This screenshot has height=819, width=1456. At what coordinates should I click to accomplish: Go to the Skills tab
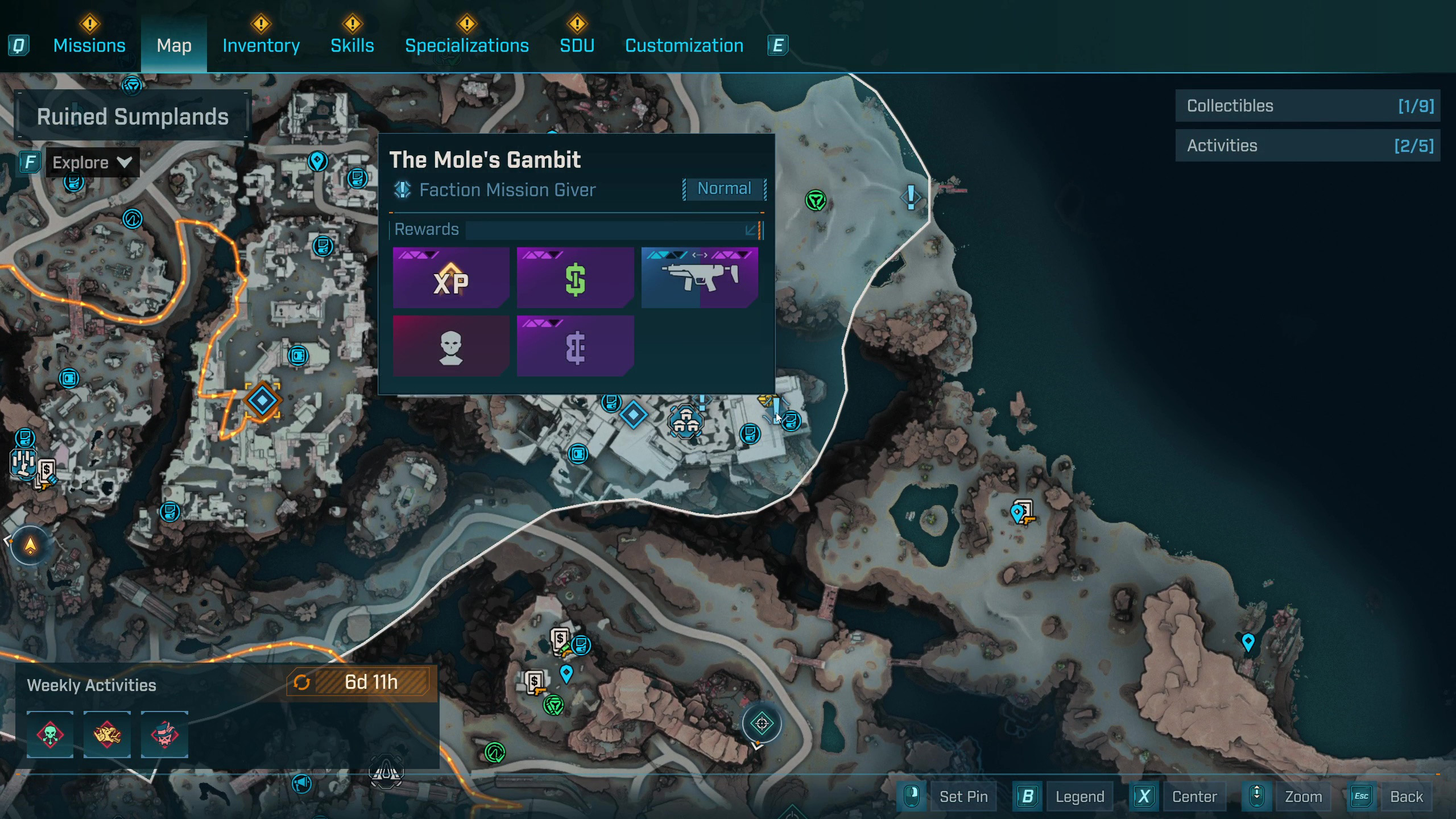(x=352, y=45)
